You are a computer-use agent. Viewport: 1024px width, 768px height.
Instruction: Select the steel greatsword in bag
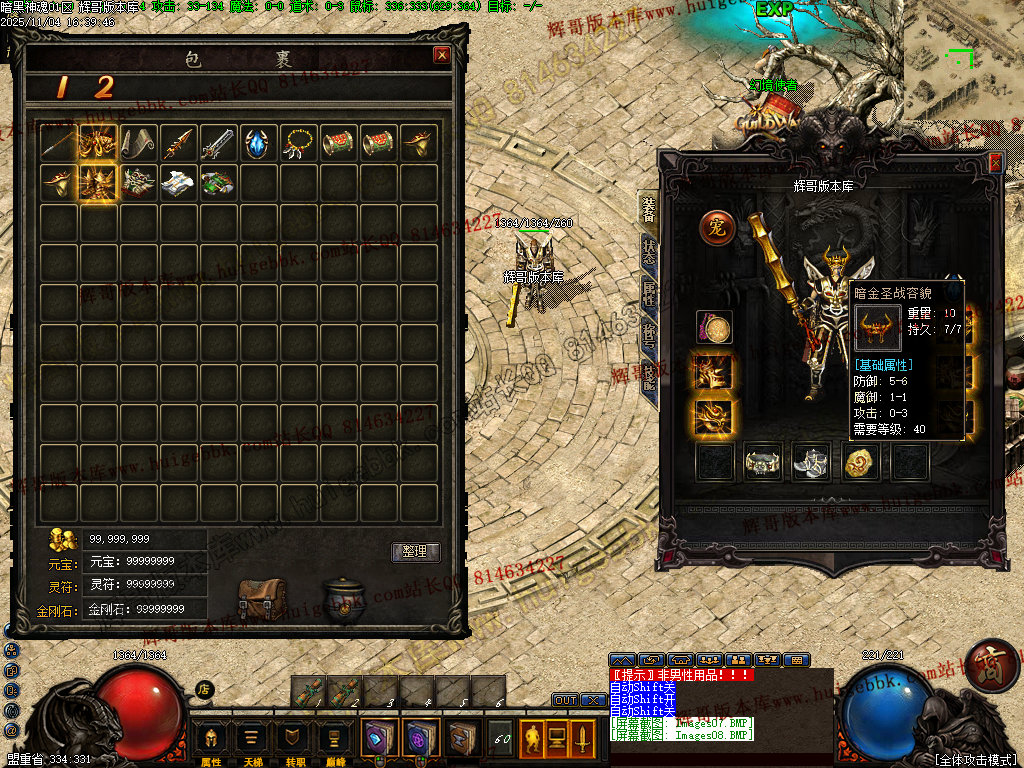coord(219,144)
